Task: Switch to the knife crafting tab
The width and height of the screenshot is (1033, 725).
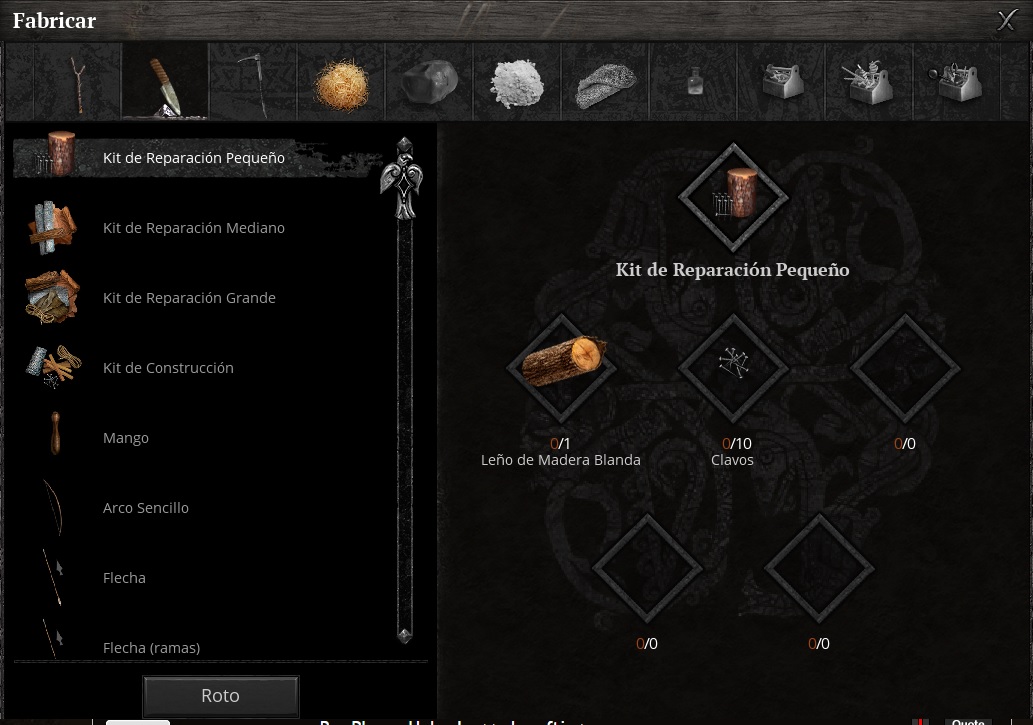Action: 165,82
